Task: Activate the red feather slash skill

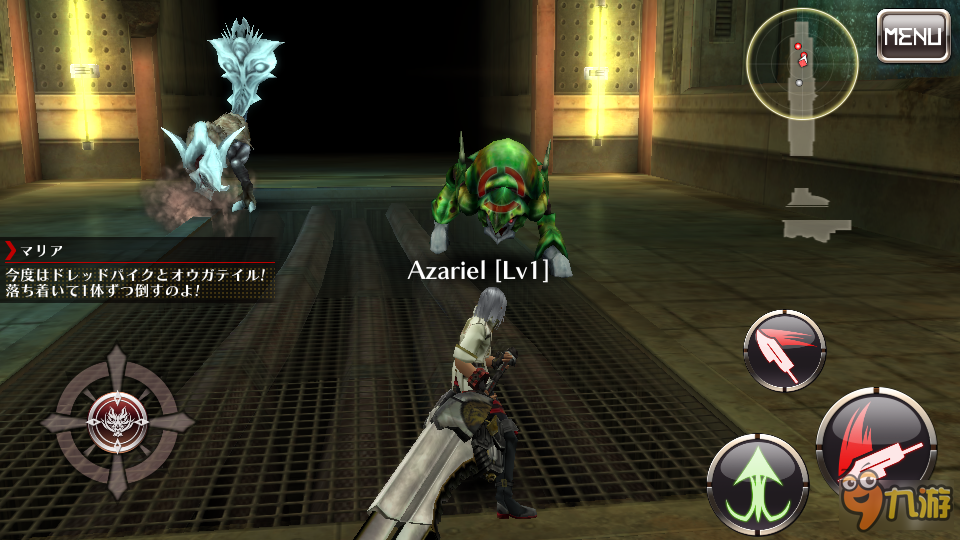Action: coord(784,349)
